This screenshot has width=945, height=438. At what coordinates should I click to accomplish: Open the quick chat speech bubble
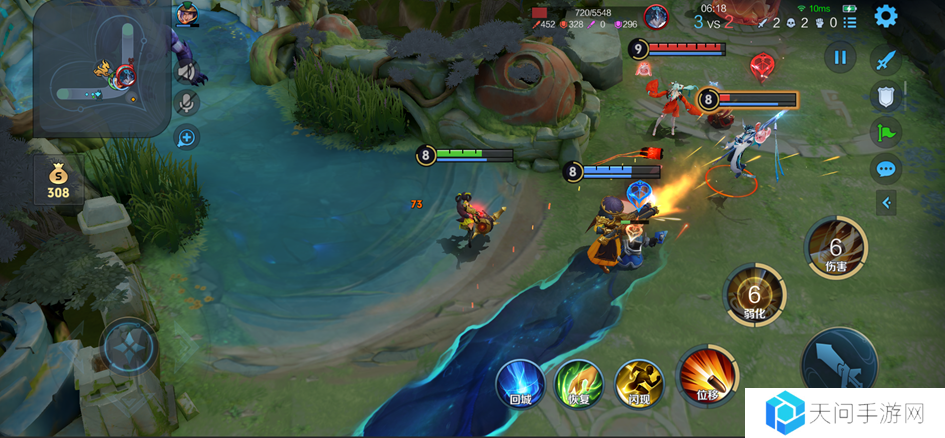click(x=885, y=168)
